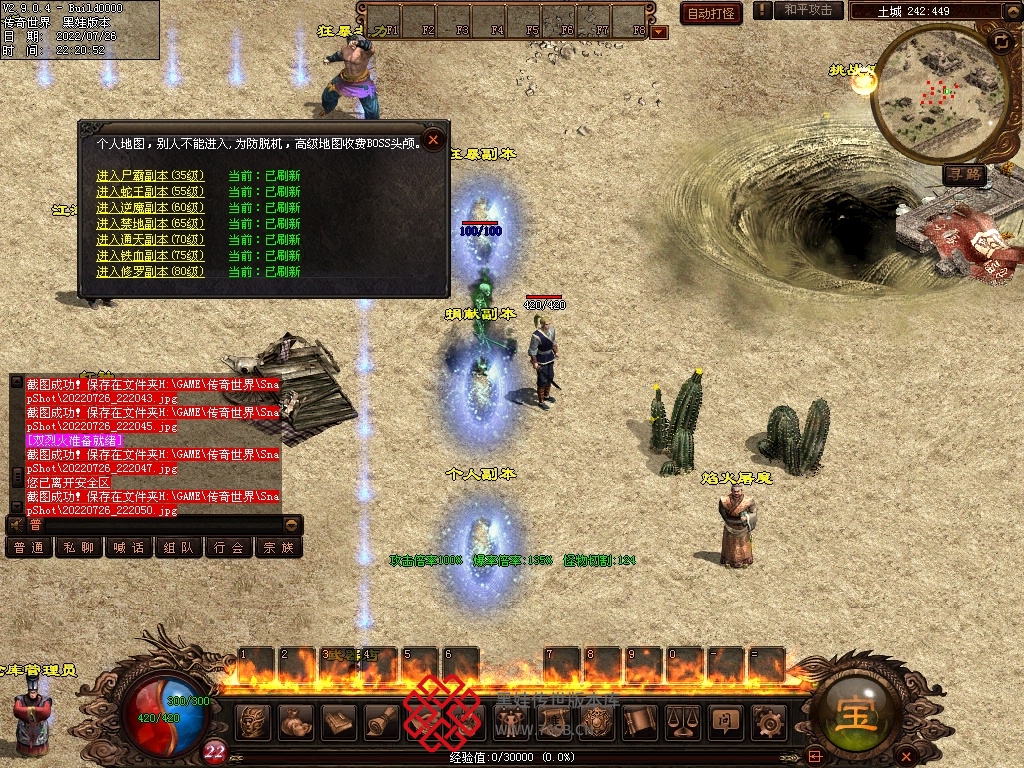Viewport: 1024px width, 768px height.
Task: Enter the 通天副本 (level 70) dungeon
Action: [x=150, y=240]
